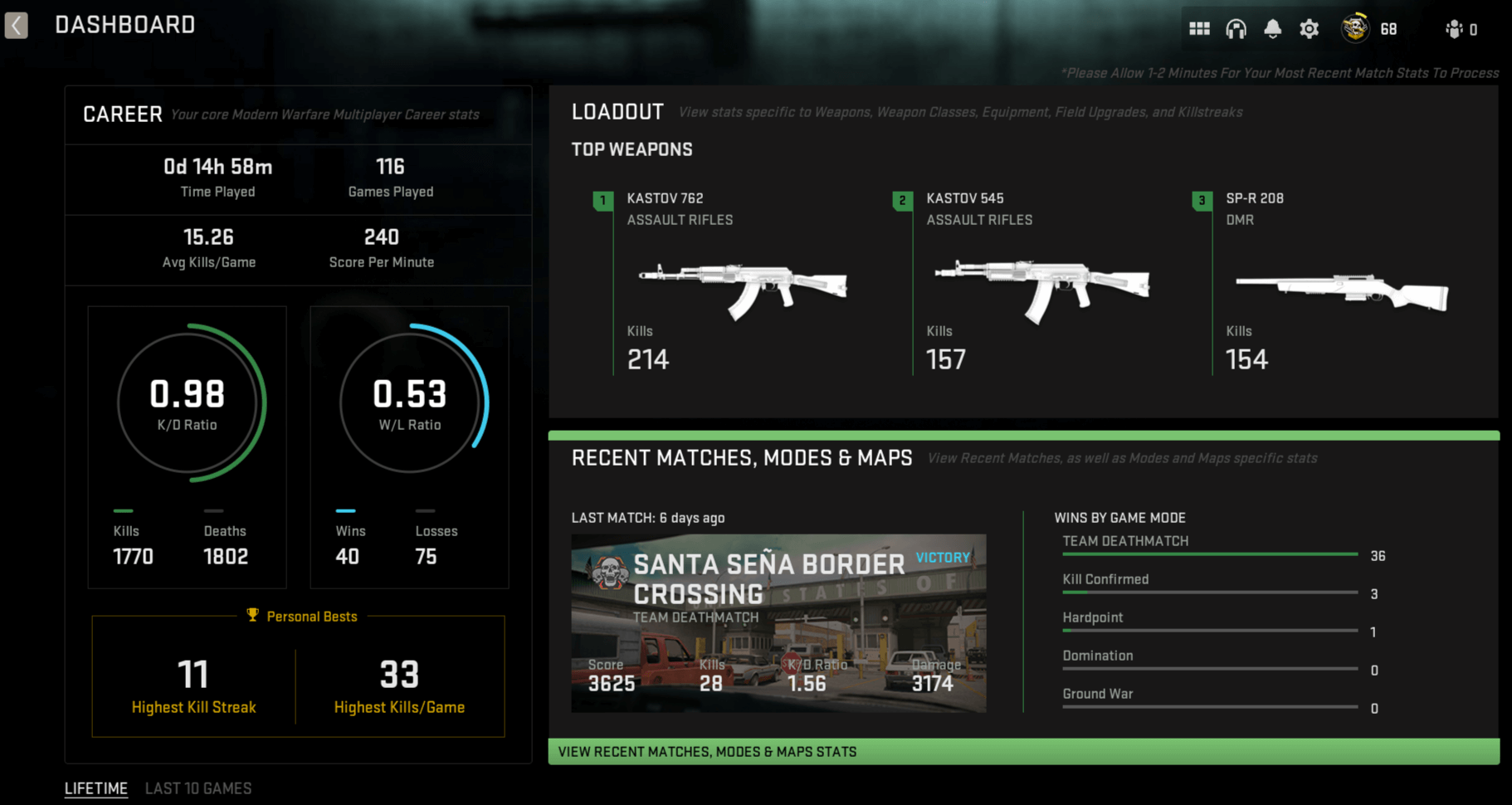Open the social friends icon
The width and height of the screenshot is (1512, 805).
1455,27
